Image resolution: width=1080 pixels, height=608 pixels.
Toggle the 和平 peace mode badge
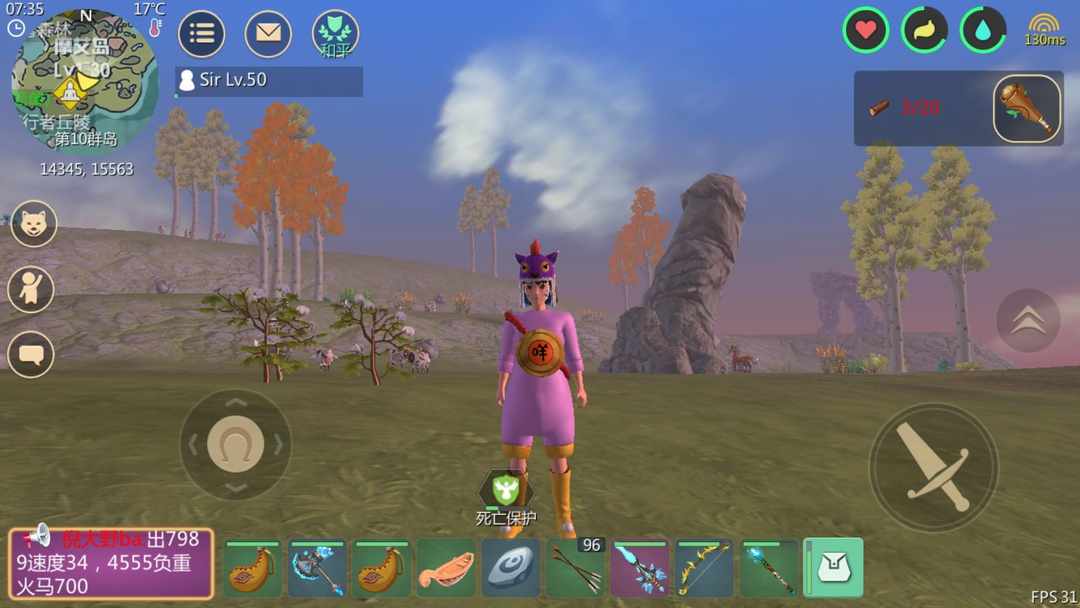tap(335, 34)
